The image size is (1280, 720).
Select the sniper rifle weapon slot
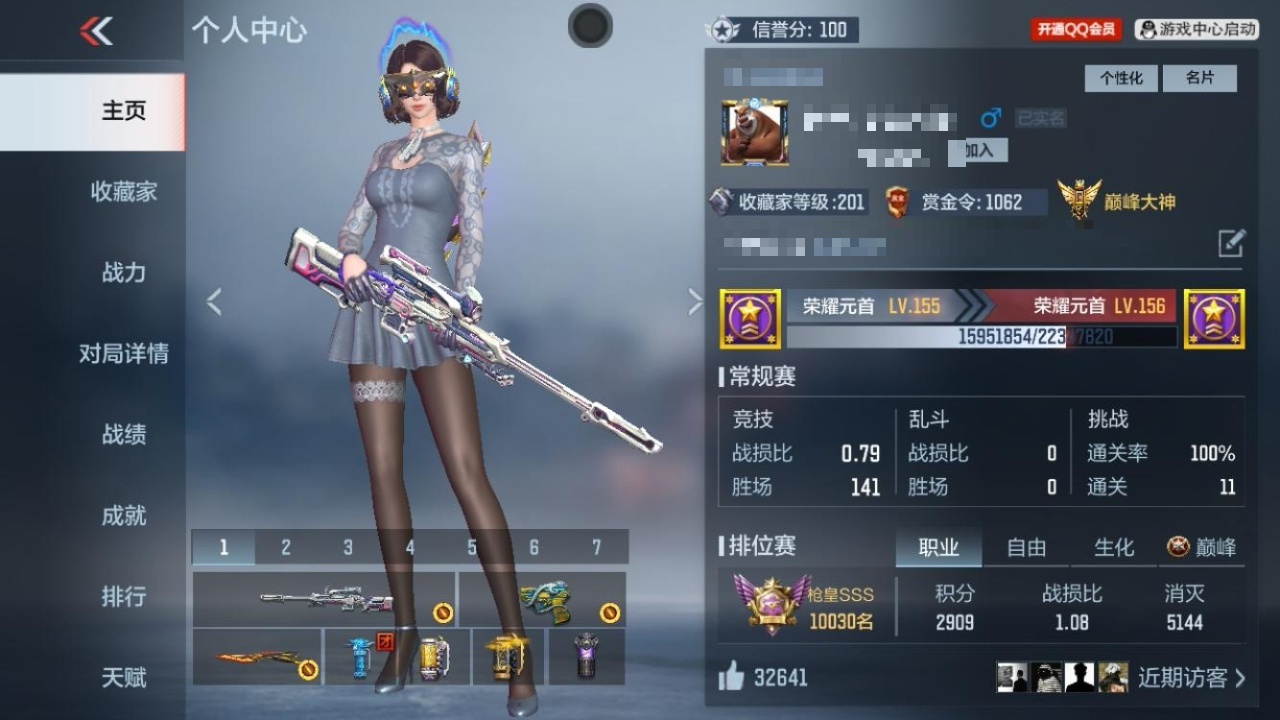pos(324,599)
